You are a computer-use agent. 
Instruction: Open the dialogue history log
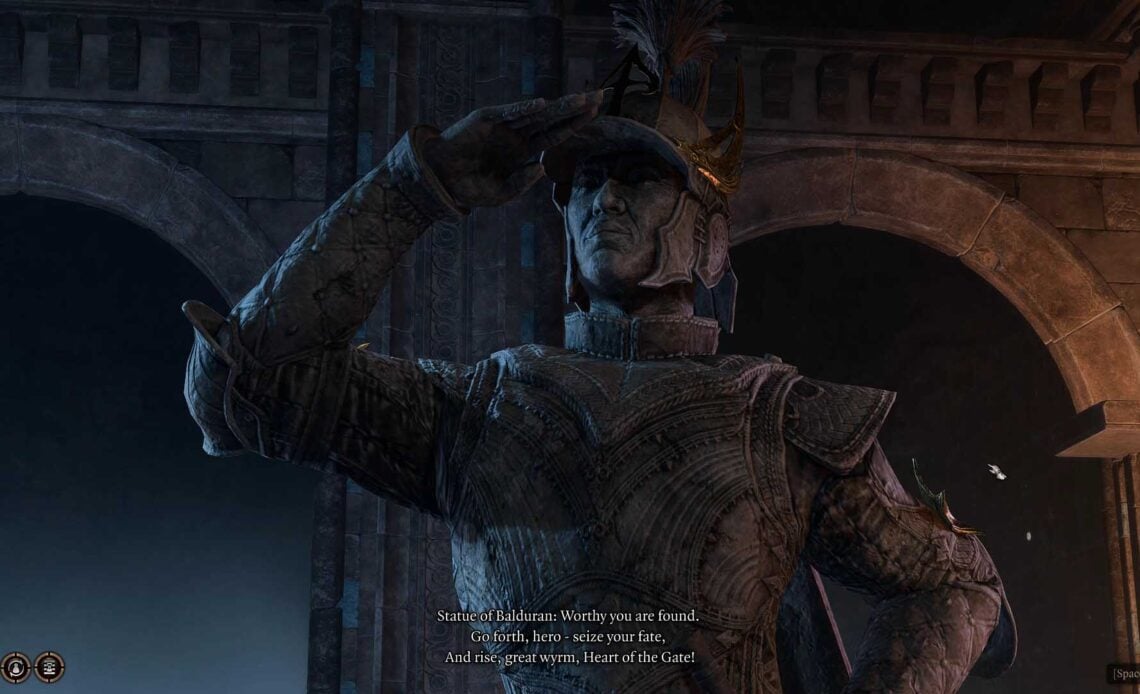[x=49, y=667]
